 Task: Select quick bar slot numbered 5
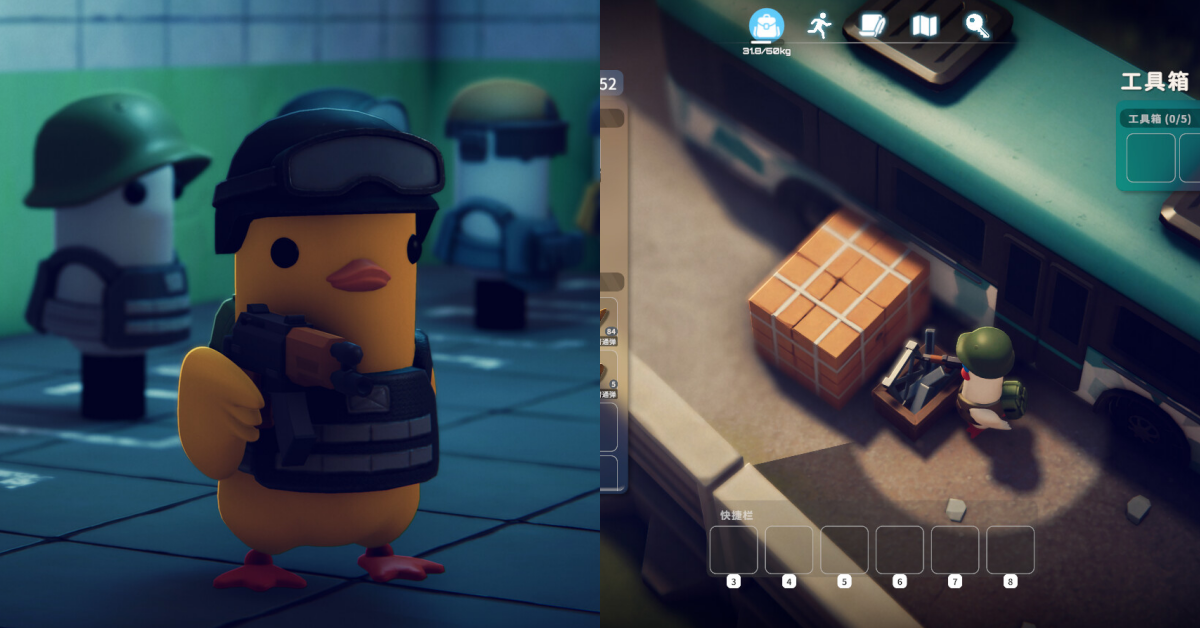(845, 550)
